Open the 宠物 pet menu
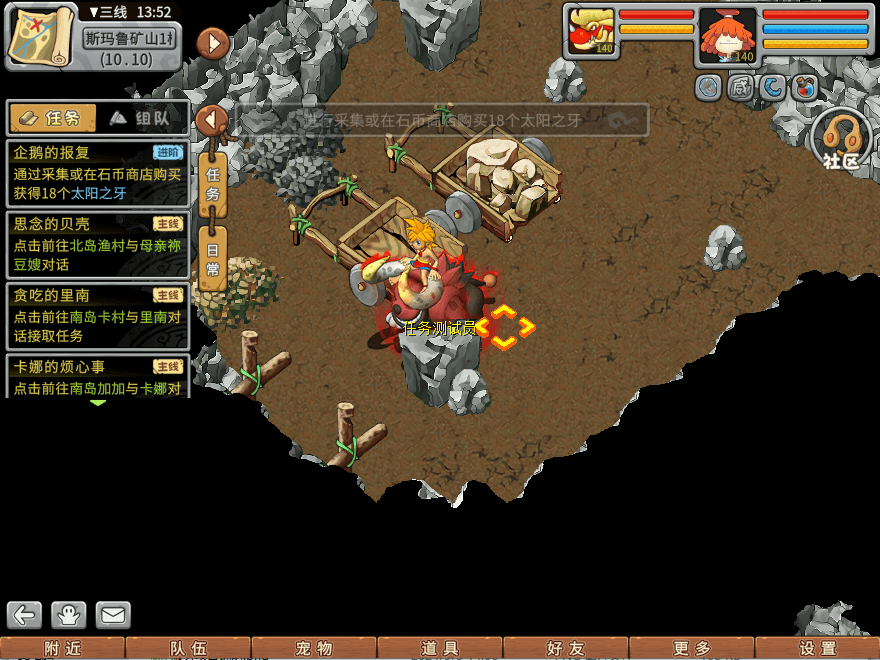The image size is (880, 660). 314,648
